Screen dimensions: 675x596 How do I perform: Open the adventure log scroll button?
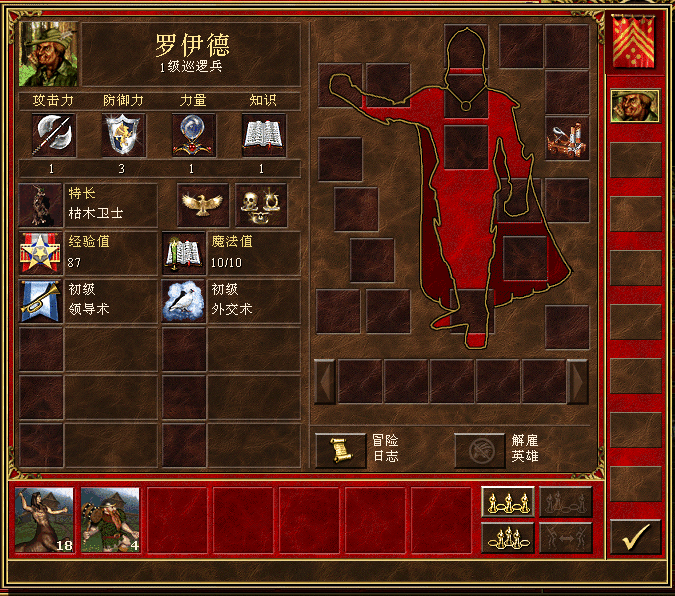pos(340,451)
